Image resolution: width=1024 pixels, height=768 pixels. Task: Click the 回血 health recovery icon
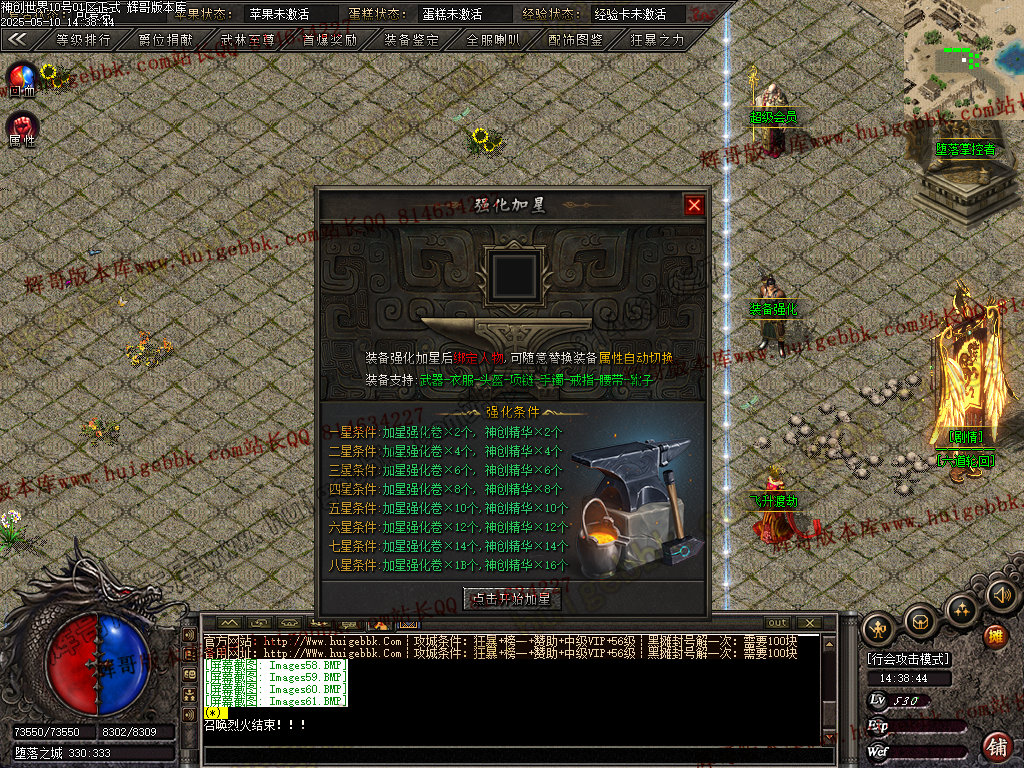22,78
